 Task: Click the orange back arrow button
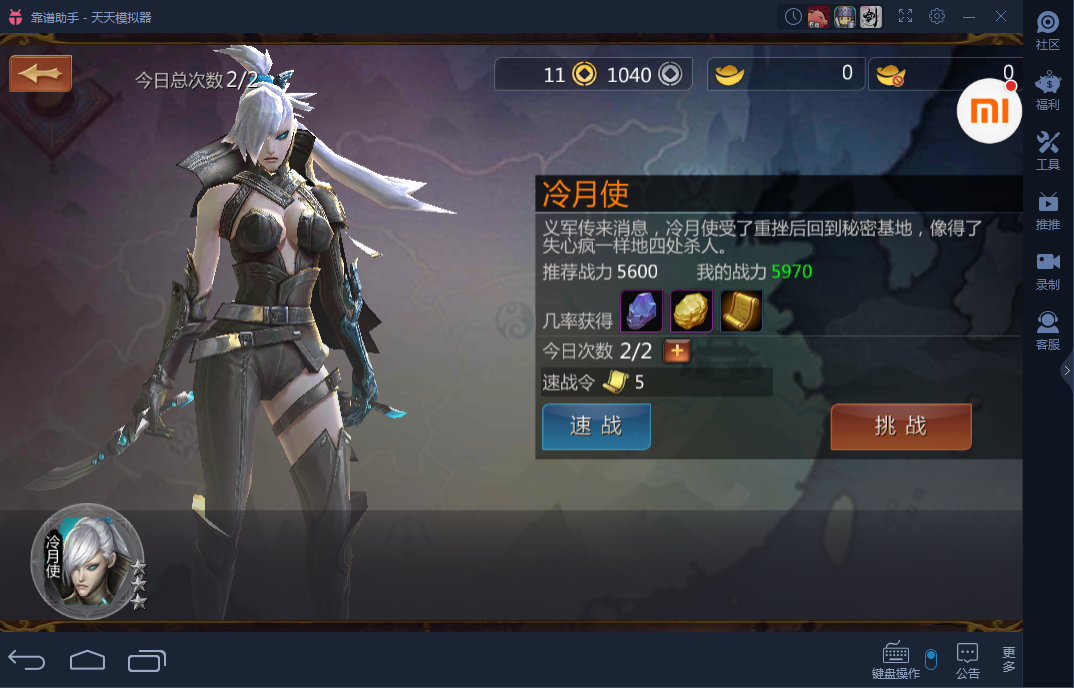(40, 74)
